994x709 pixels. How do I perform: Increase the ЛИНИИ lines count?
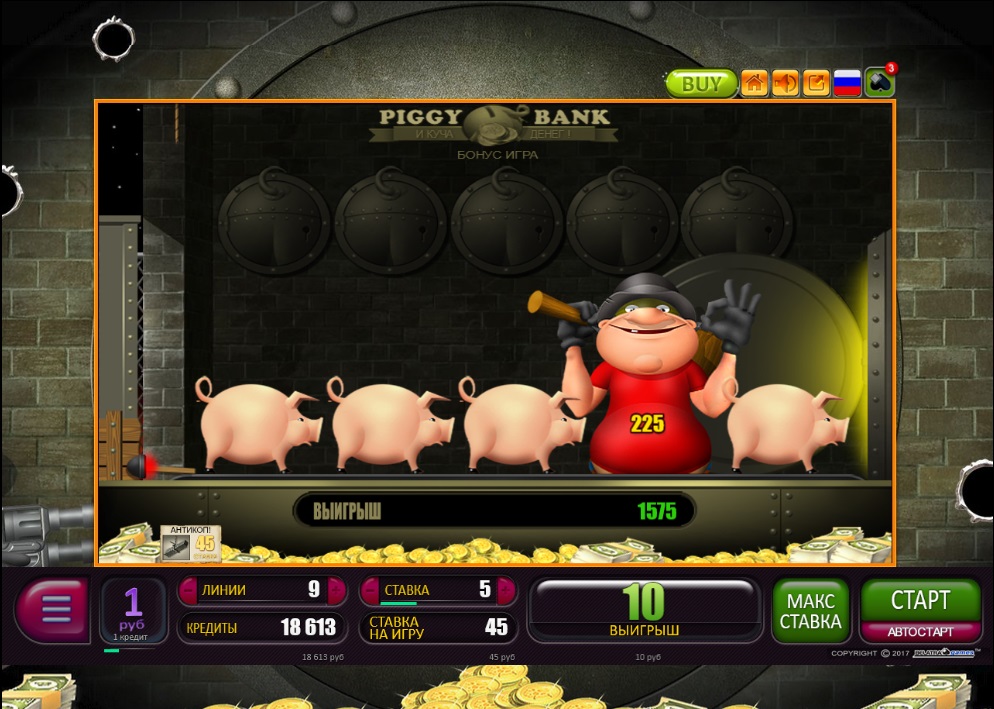338,590
